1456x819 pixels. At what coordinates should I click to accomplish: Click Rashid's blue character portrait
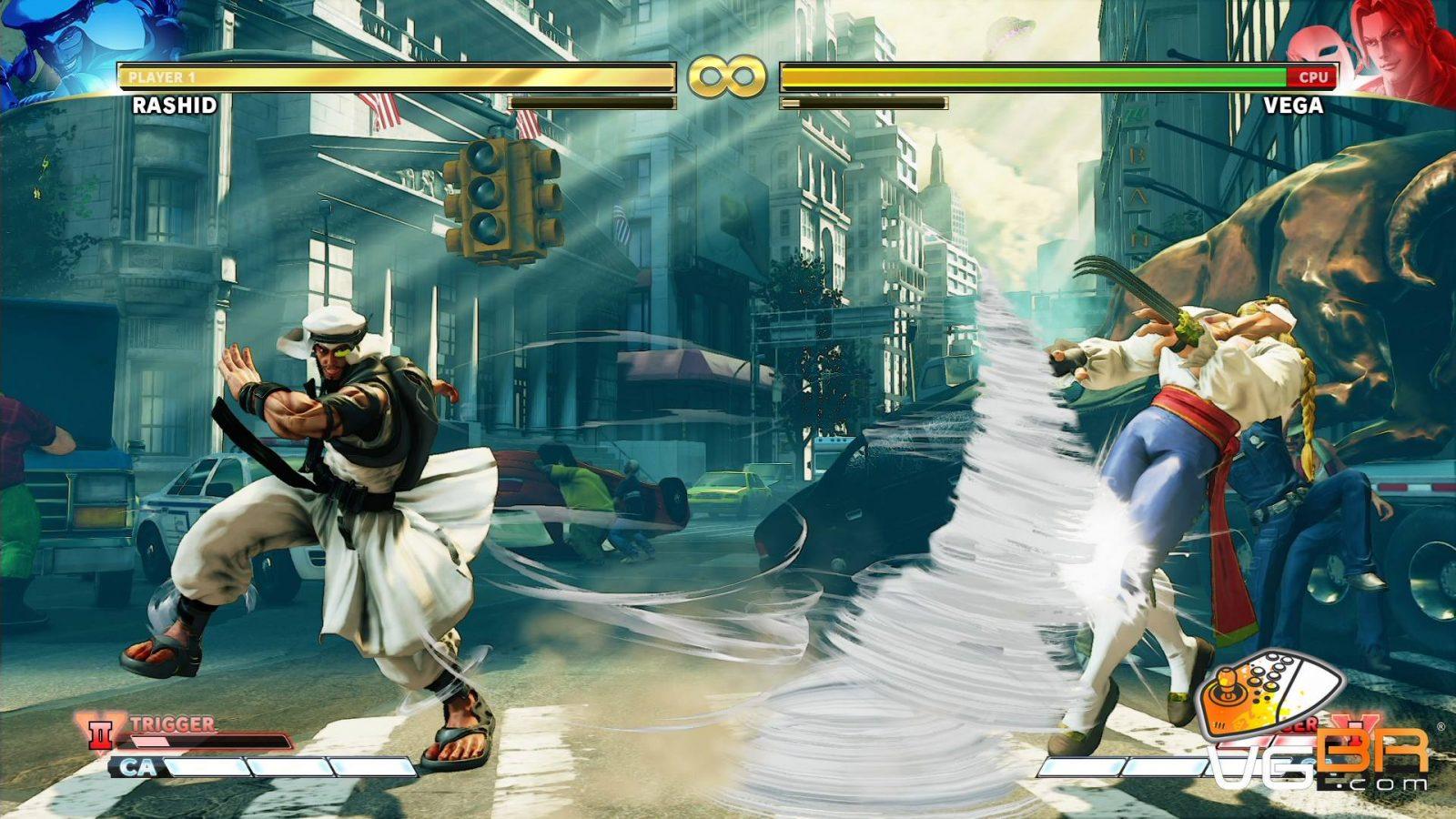coord(55,45)
